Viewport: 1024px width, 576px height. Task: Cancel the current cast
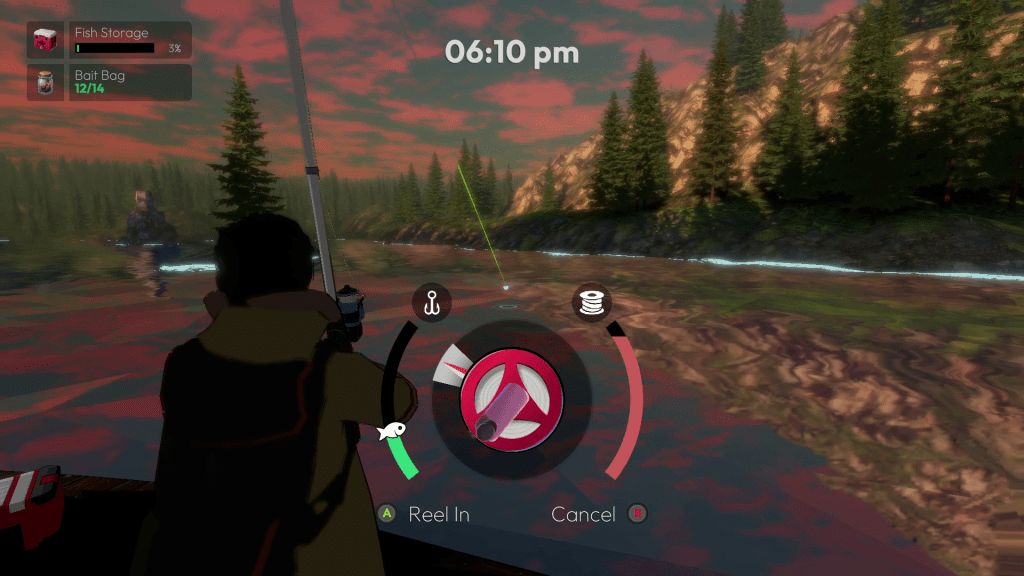(584, 514)
